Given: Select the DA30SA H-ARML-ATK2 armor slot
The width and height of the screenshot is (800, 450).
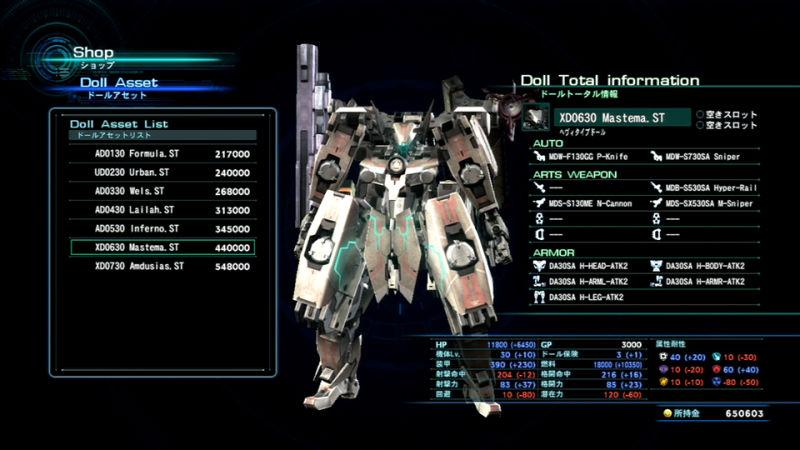Looking at the screenshot, I should tap(588, 281).
